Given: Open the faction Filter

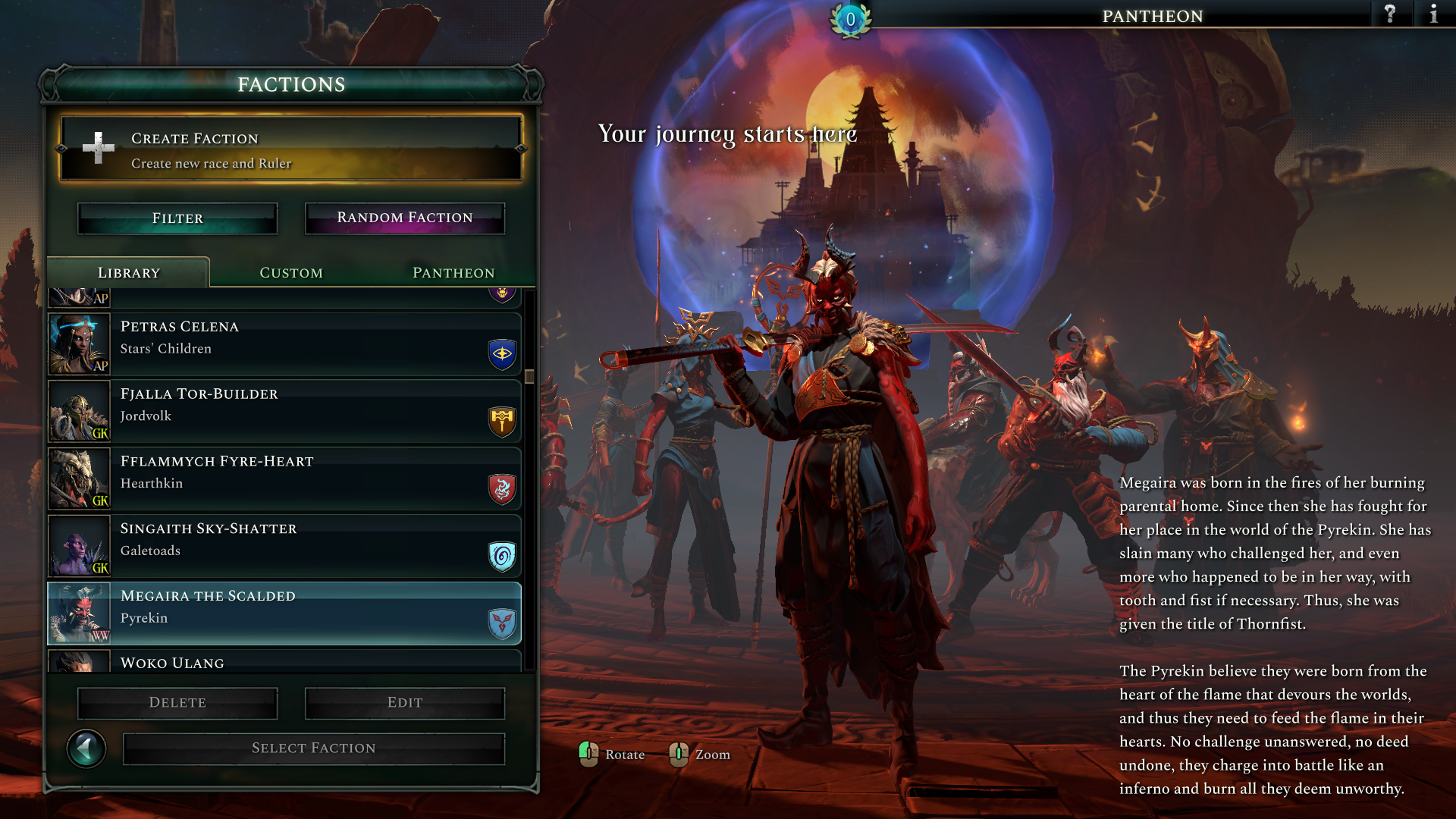Looking at the screenshot, I should coord(177,218).
